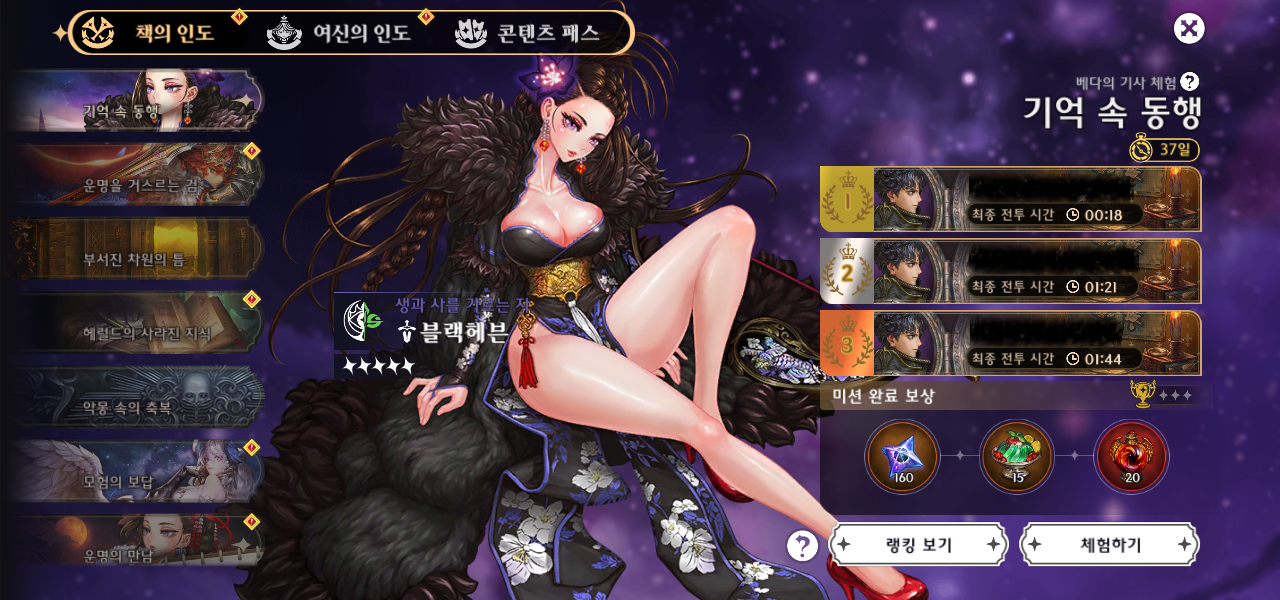Open the 운명을 거스르는 검 entry
The image size is (1280, 600).
138,175
